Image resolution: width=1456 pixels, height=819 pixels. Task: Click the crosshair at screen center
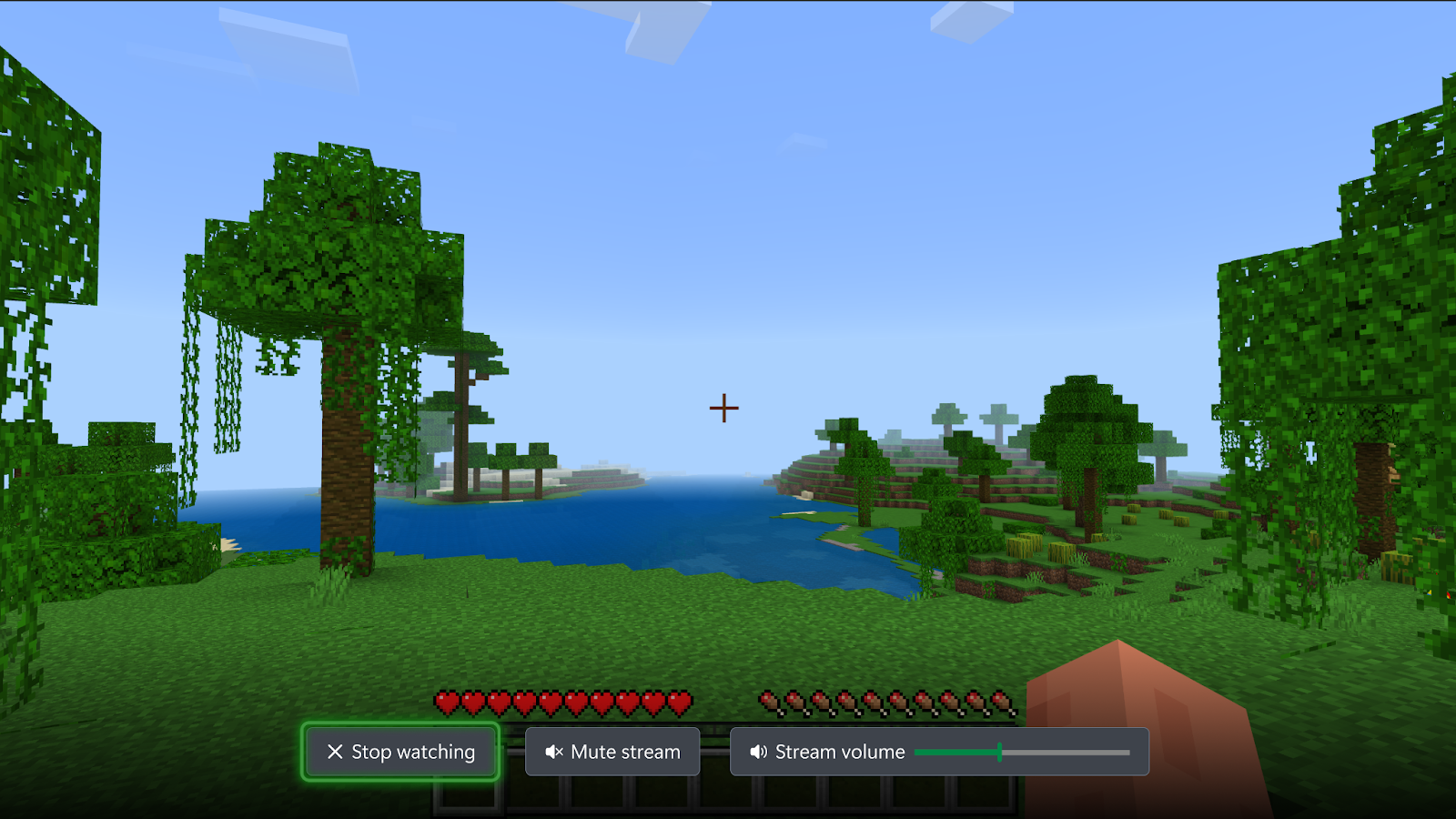coord(725,409)
